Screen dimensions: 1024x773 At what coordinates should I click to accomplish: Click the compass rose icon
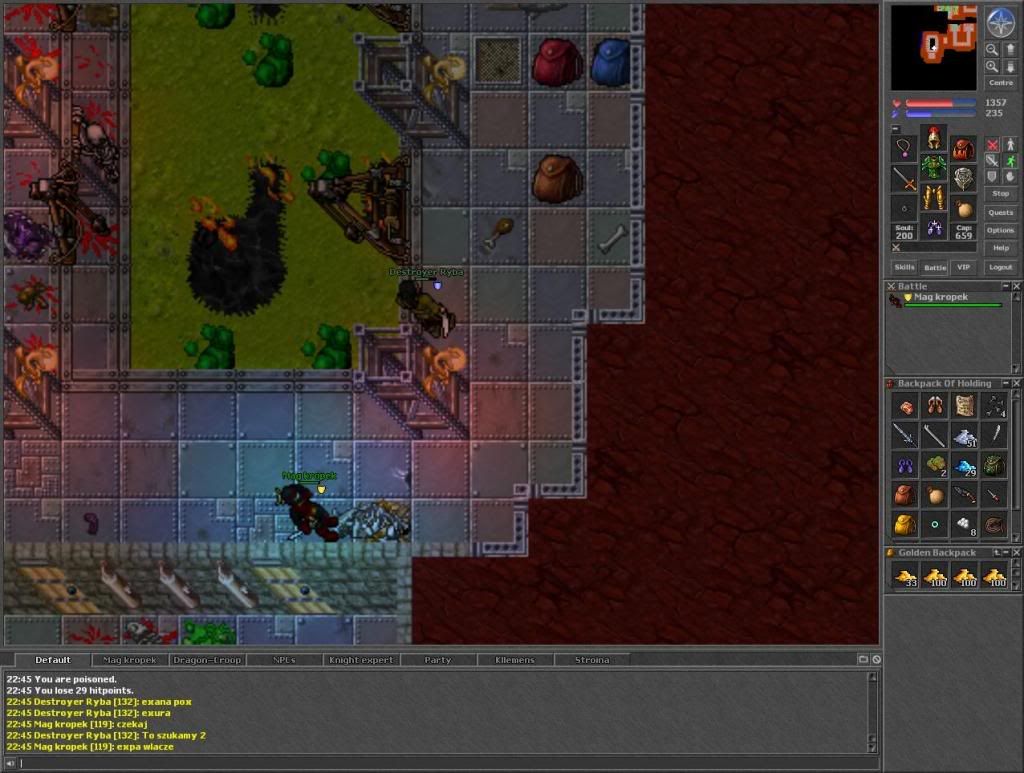pyautogui.click(x=1000, y=22)
